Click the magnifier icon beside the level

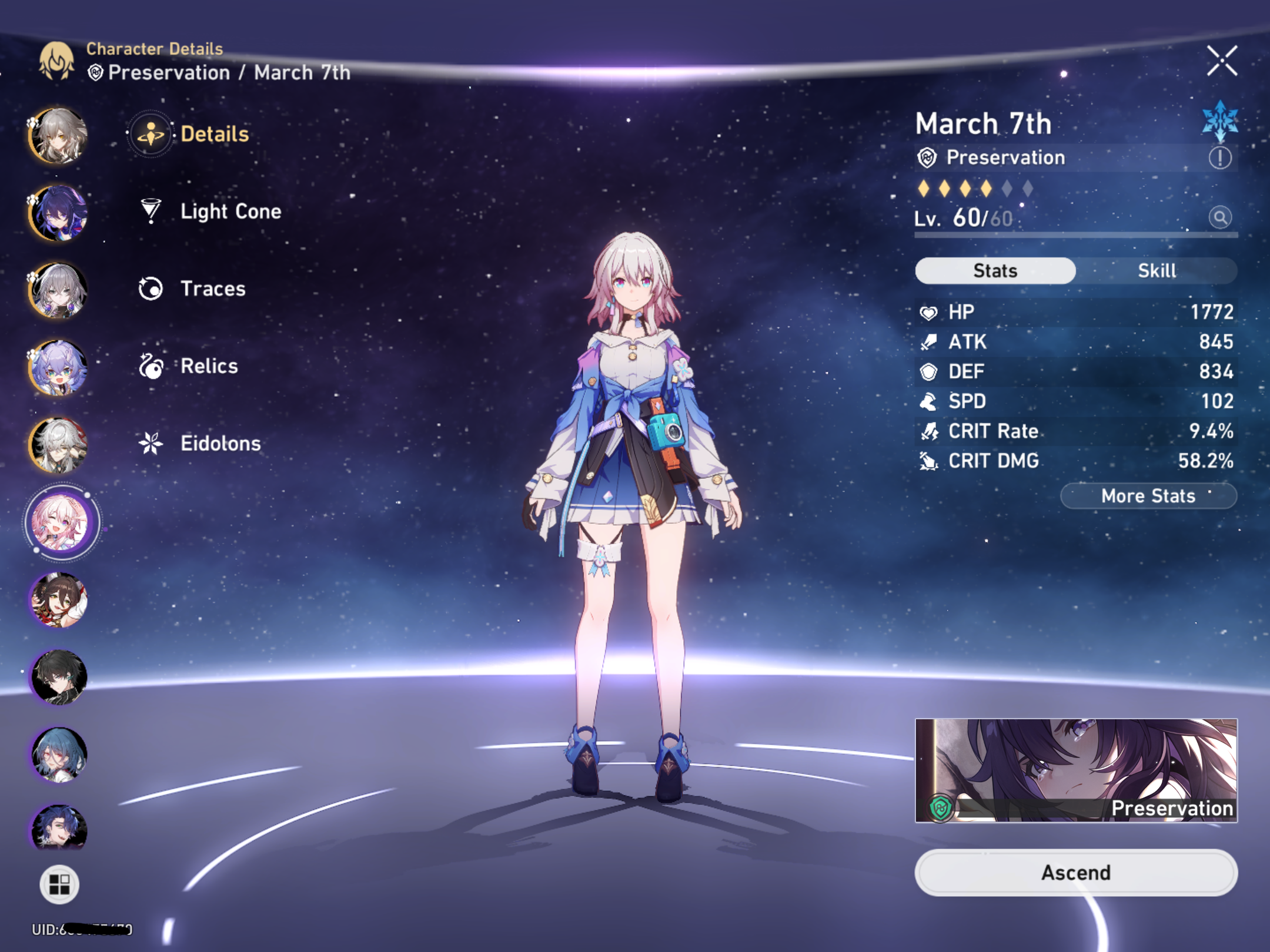[1220, 217]
